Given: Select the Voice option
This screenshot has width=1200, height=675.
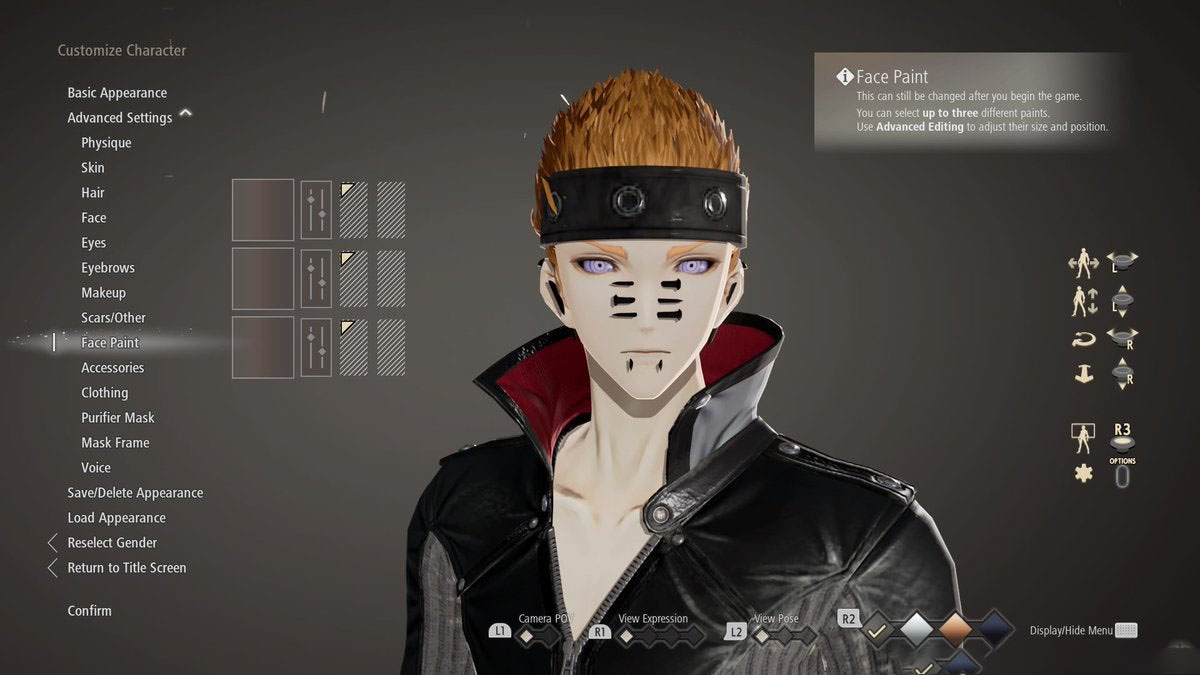Looking at the screenshot, I should [x=96, y=468].
